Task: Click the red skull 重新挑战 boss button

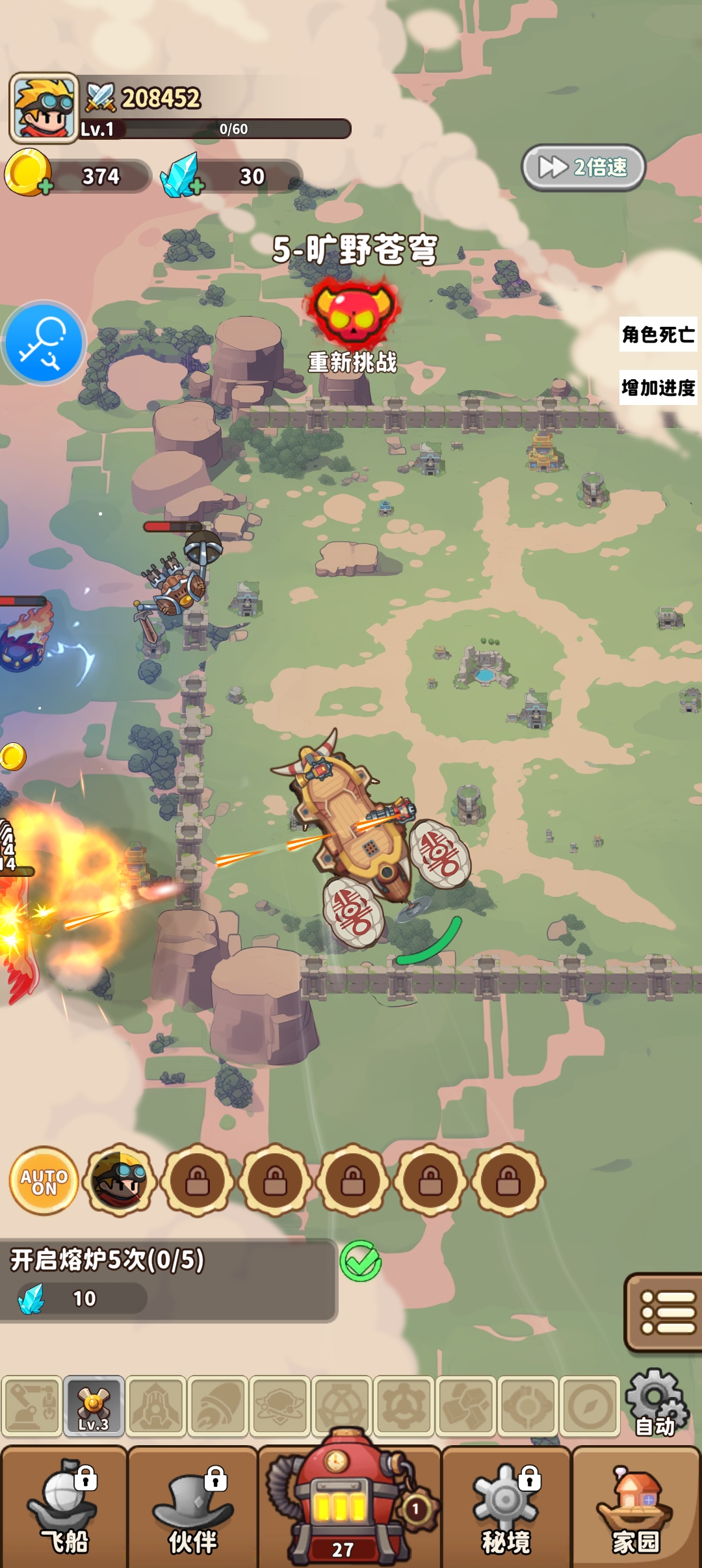Action: point(353,313)
